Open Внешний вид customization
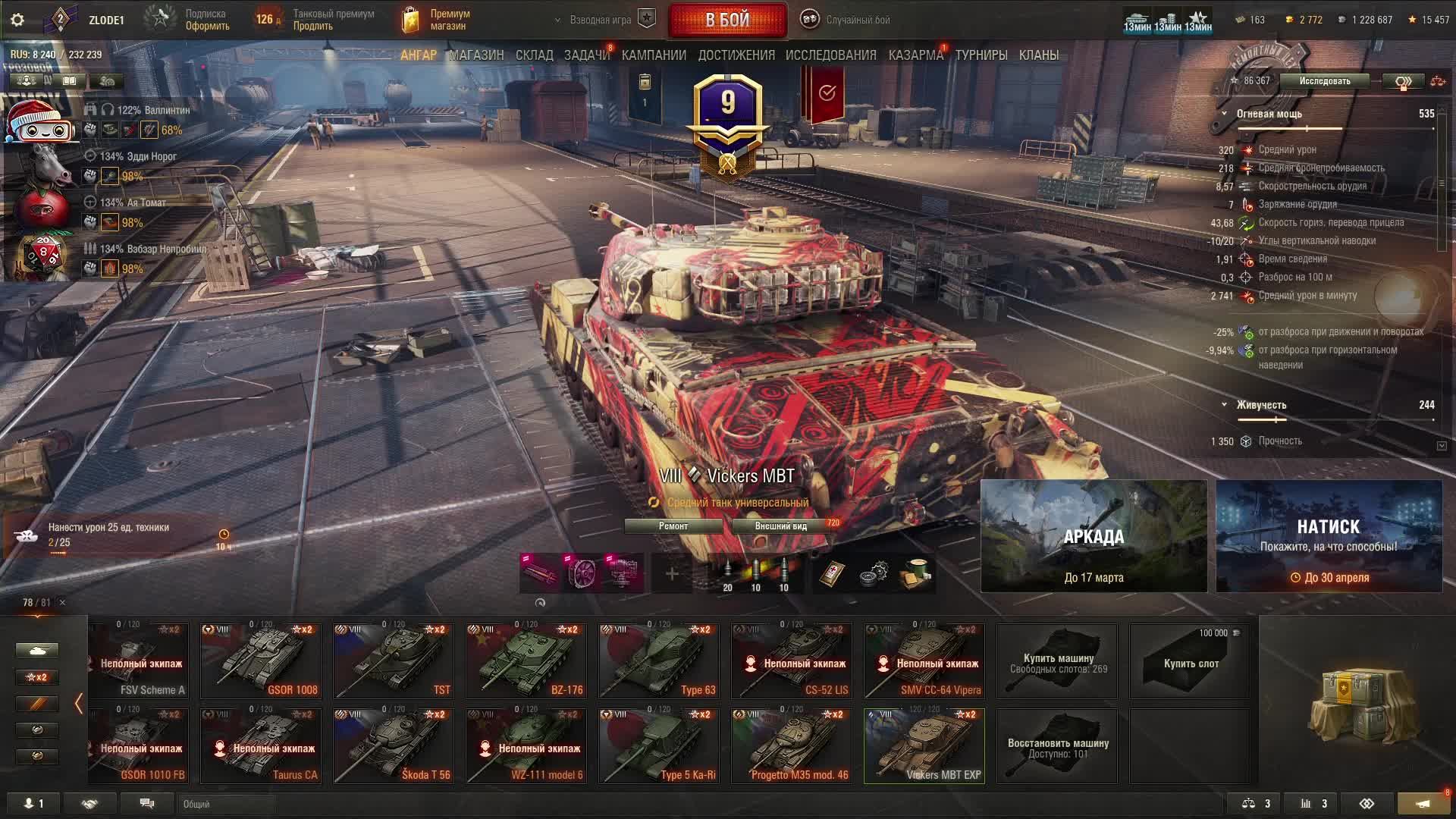Screen dimensions: 1456x819 [x=781, y=526]
